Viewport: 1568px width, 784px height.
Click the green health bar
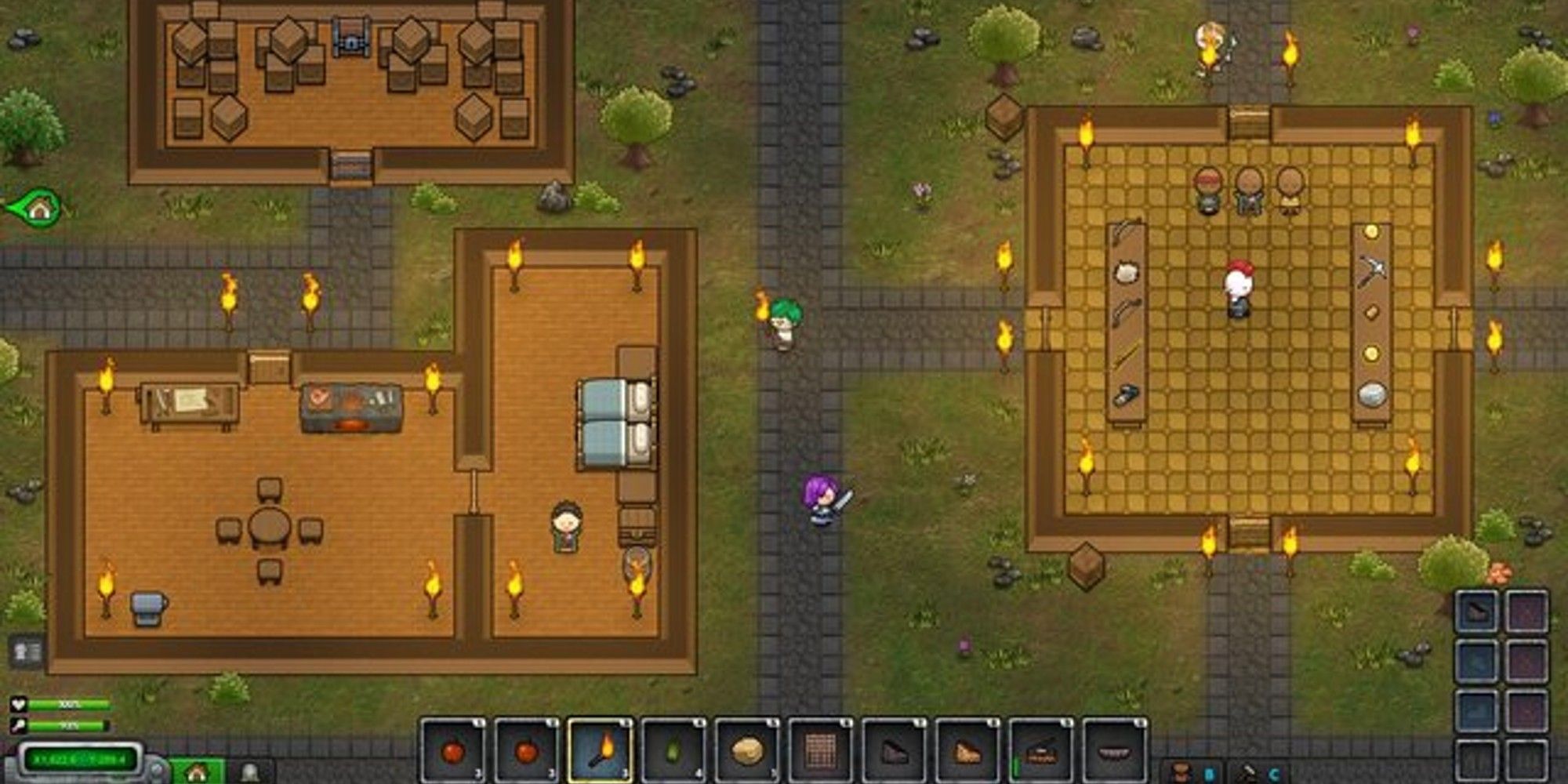pyautogui.click(x=69, y=705)
